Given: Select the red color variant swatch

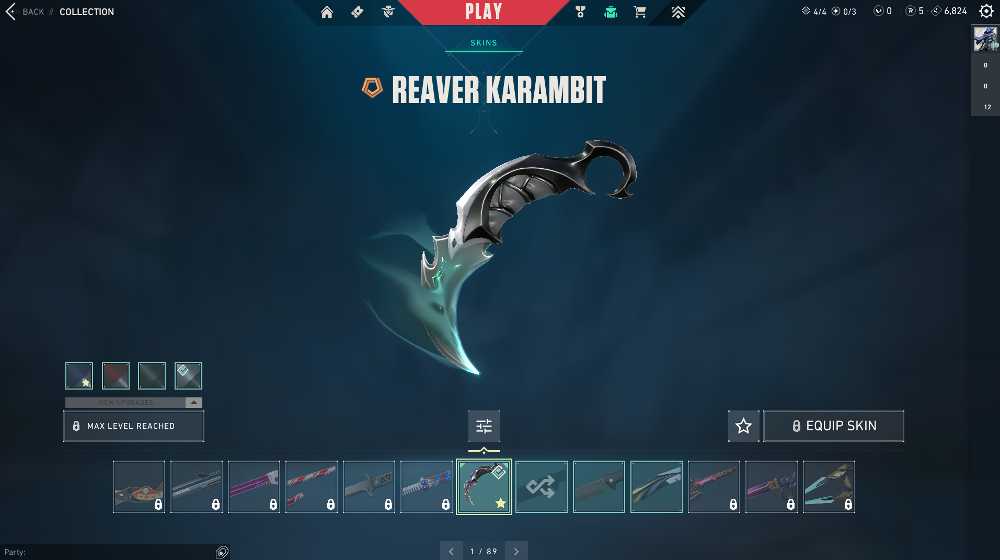Looking at the screenshot, I should [x=116, y=375].
